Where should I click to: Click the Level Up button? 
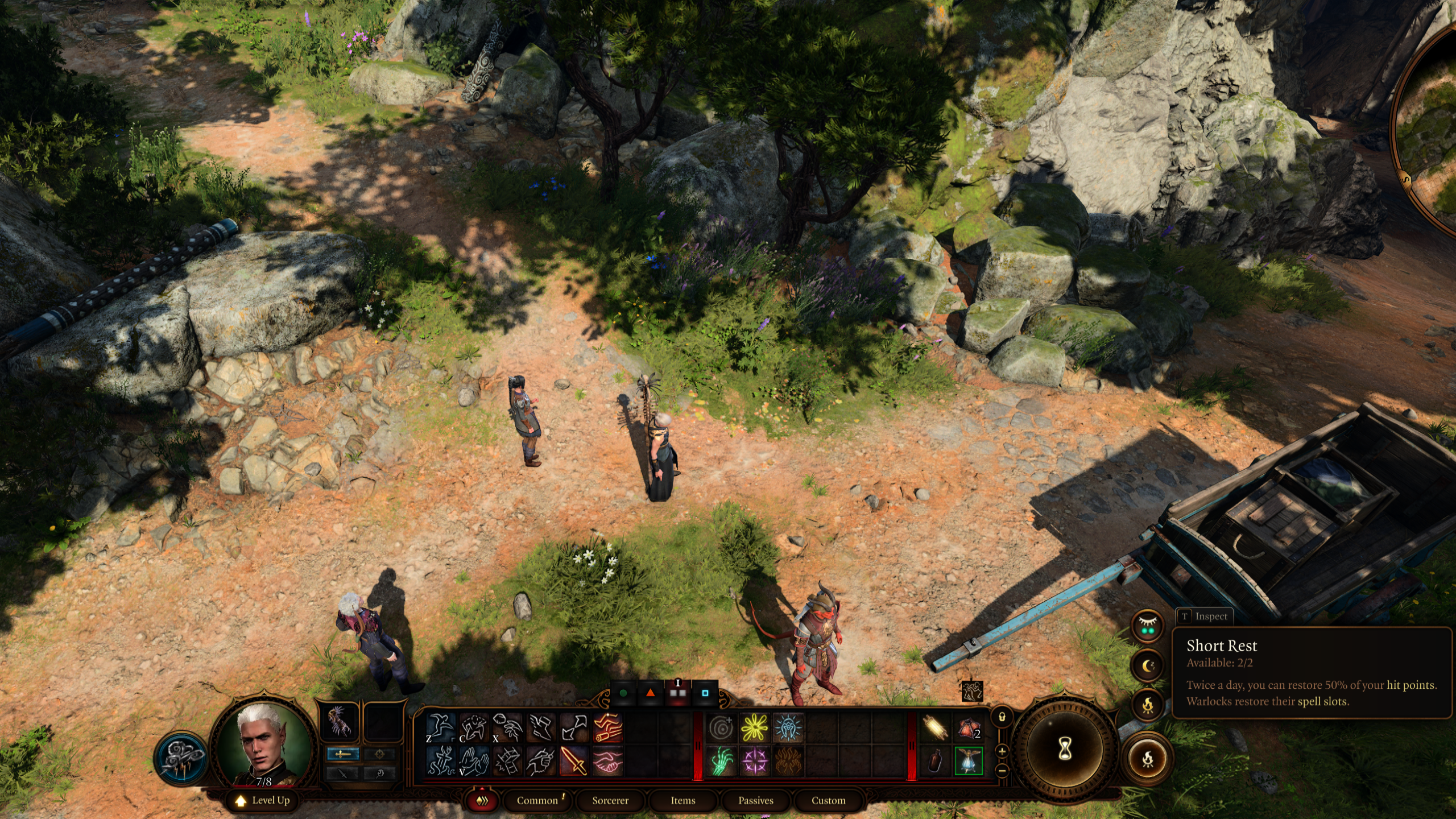[x=263, y=800]
